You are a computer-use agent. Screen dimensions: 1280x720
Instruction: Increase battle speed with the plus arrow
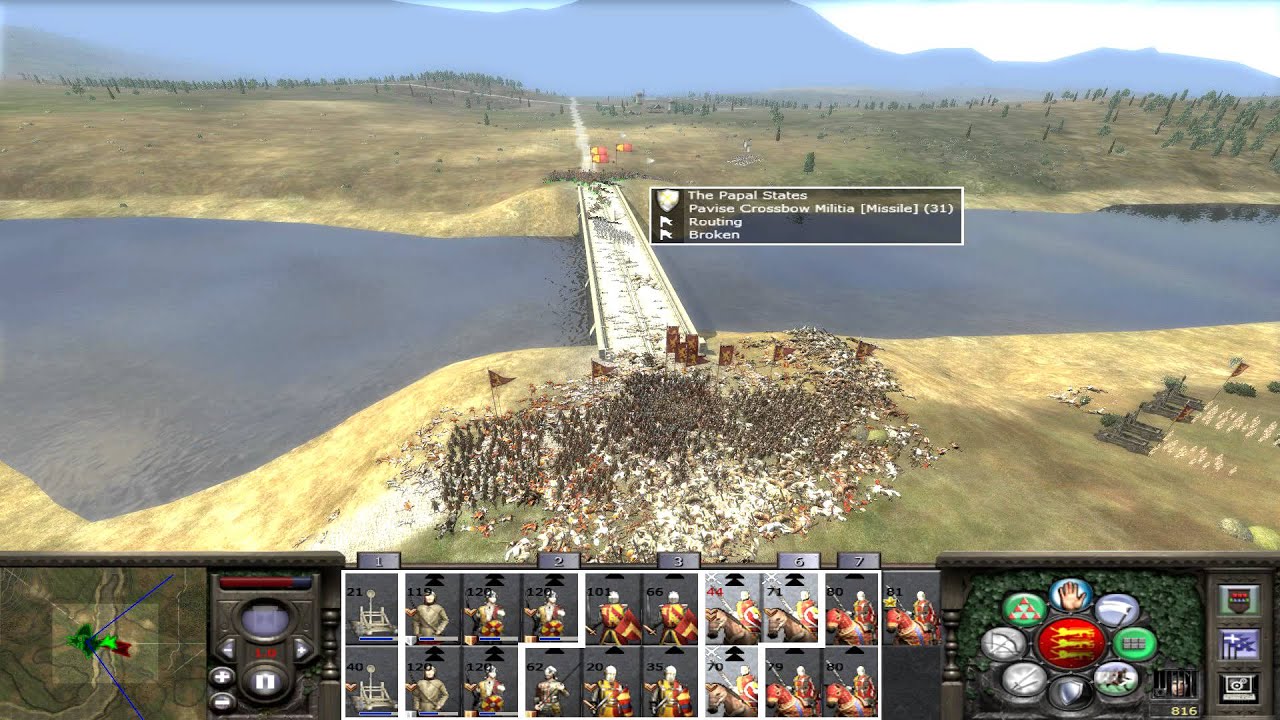click(303, 650)
